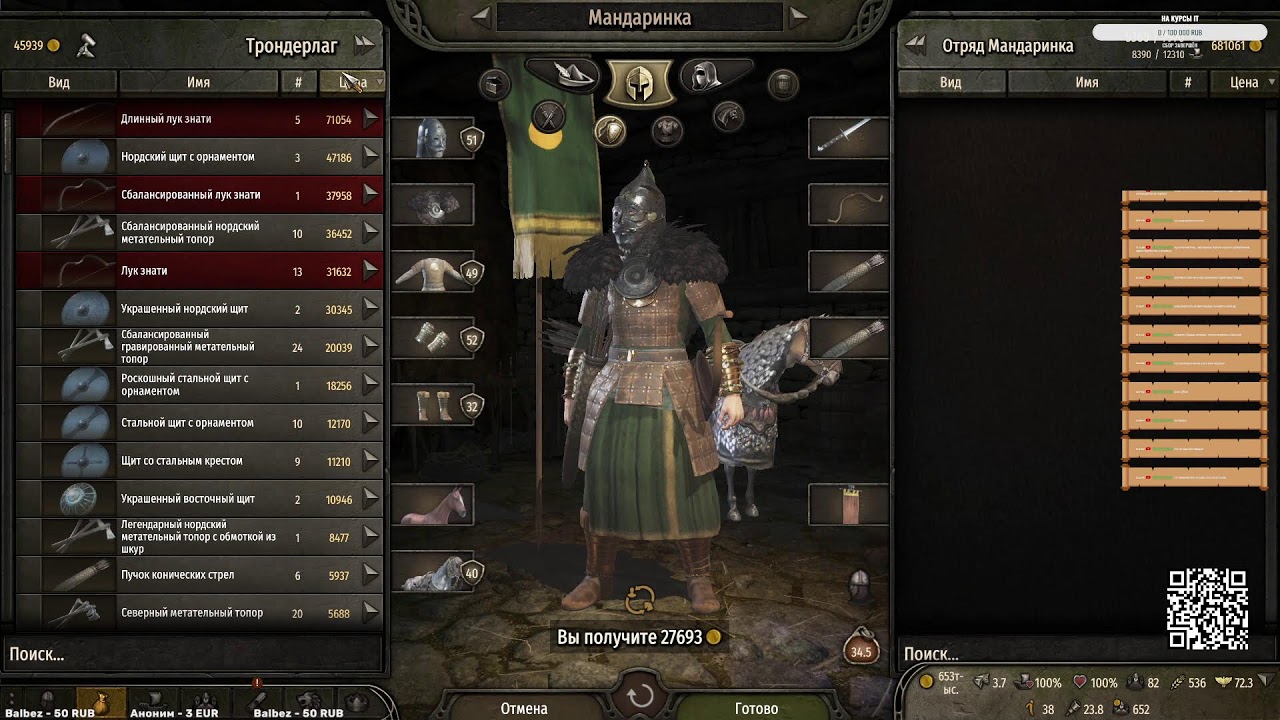Switch to the next character with the right arrow

[x=798, y=15]
